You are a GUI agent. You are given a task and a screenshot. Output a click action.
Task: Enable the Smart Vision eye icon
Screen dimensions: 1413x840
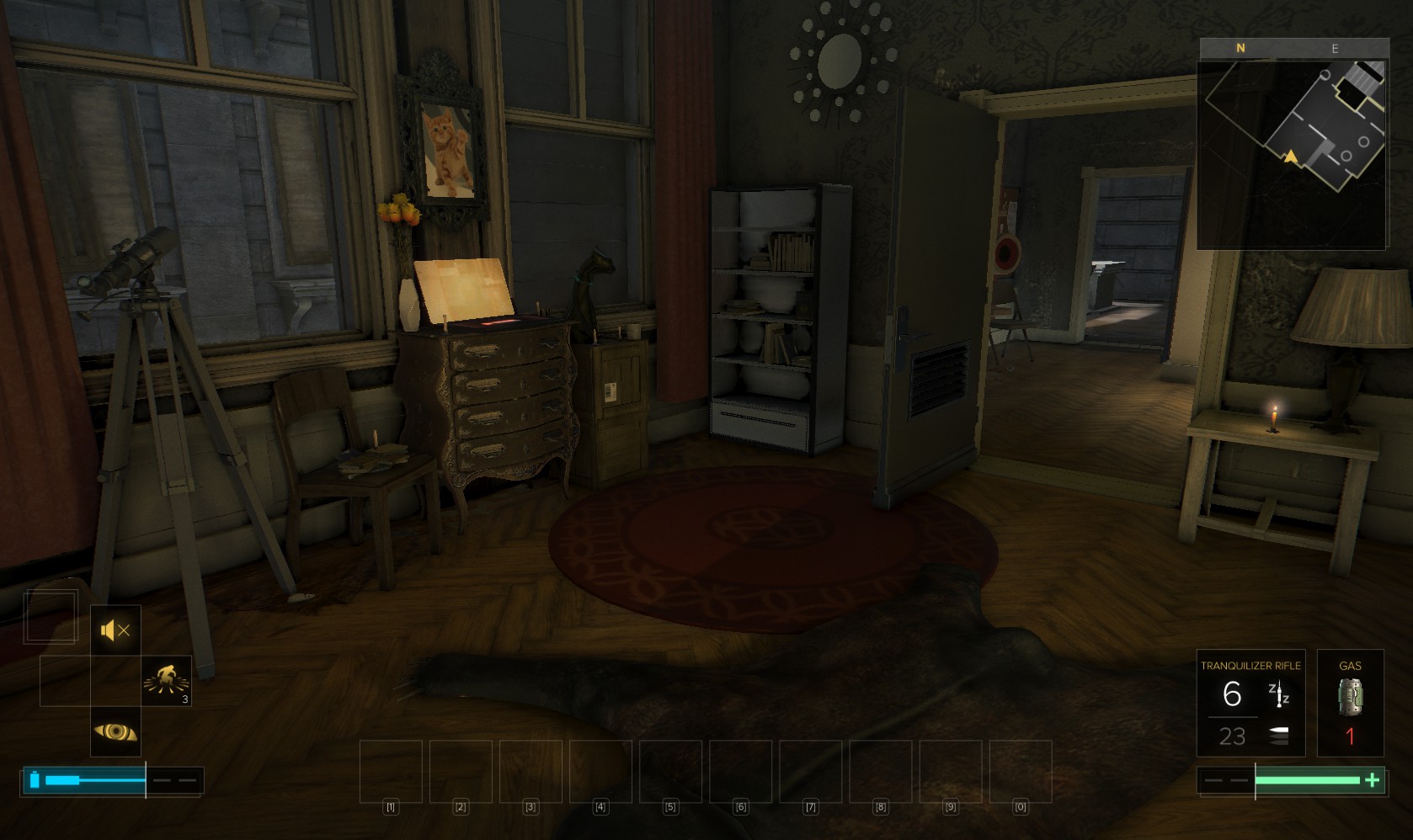click(115, 731)
